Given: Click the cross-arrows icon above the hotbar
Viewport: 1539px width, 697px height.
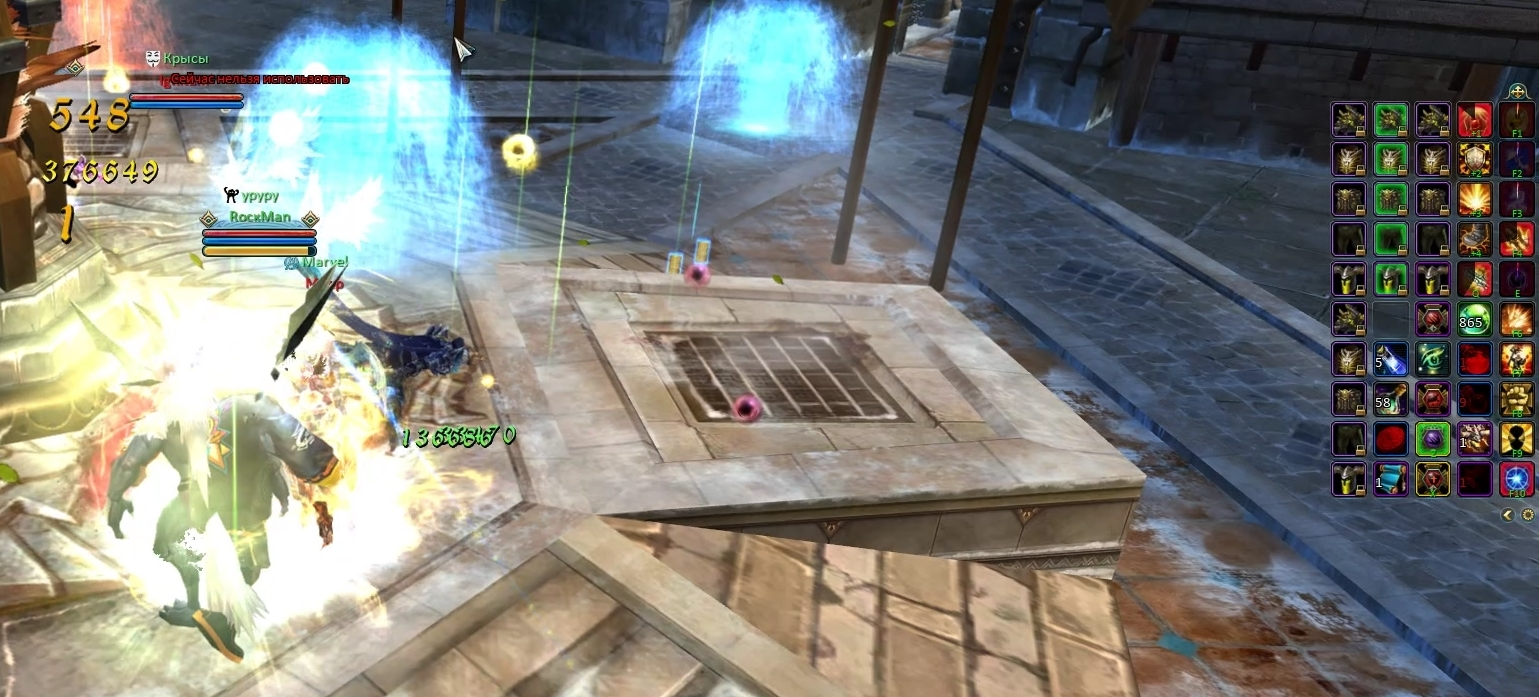Looking at the screenshot, I should pos(1517,91).
